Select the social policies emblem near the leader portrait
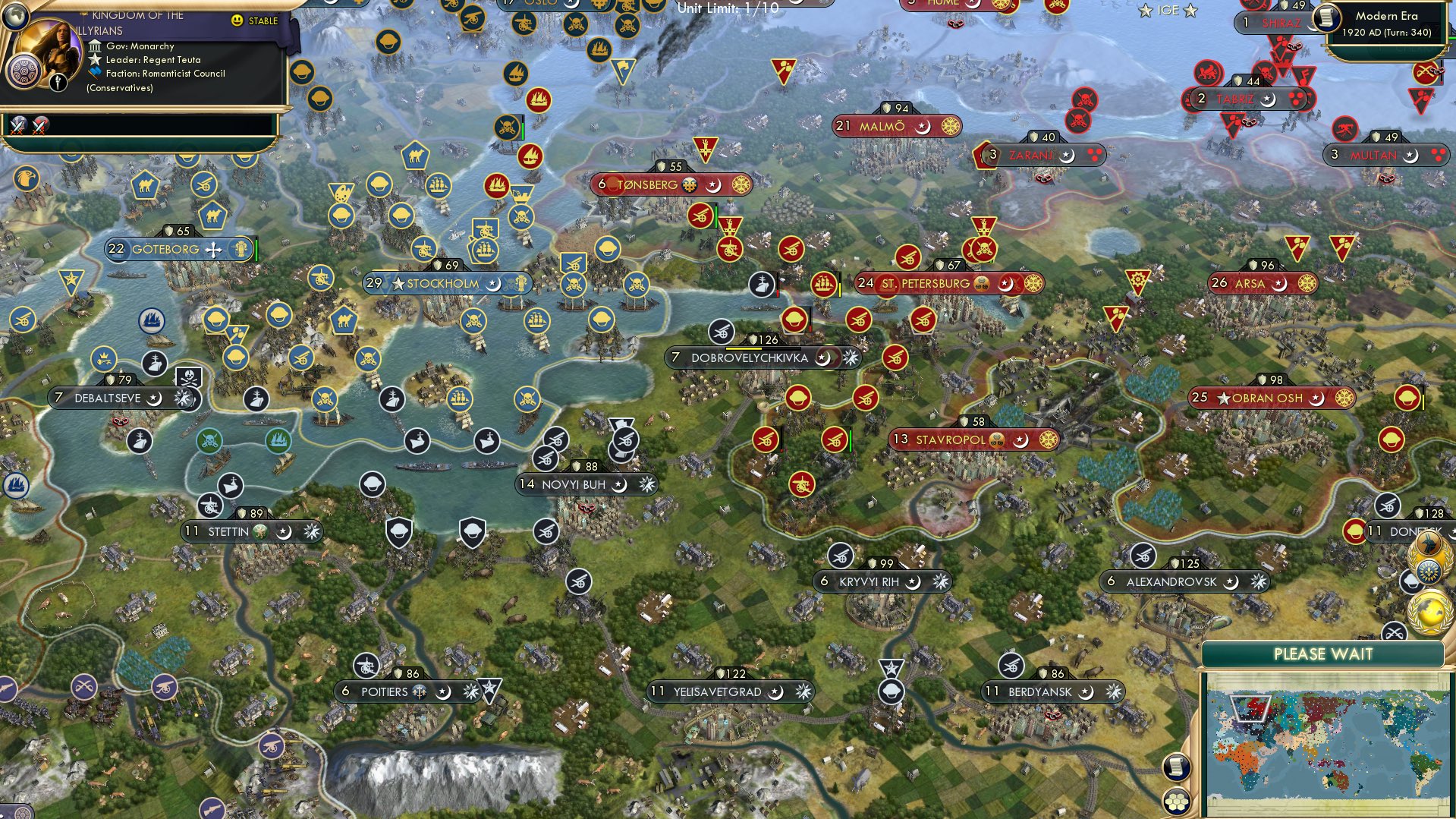The height and width of the screenshot is (819, 1456). [x=23, y=72]
